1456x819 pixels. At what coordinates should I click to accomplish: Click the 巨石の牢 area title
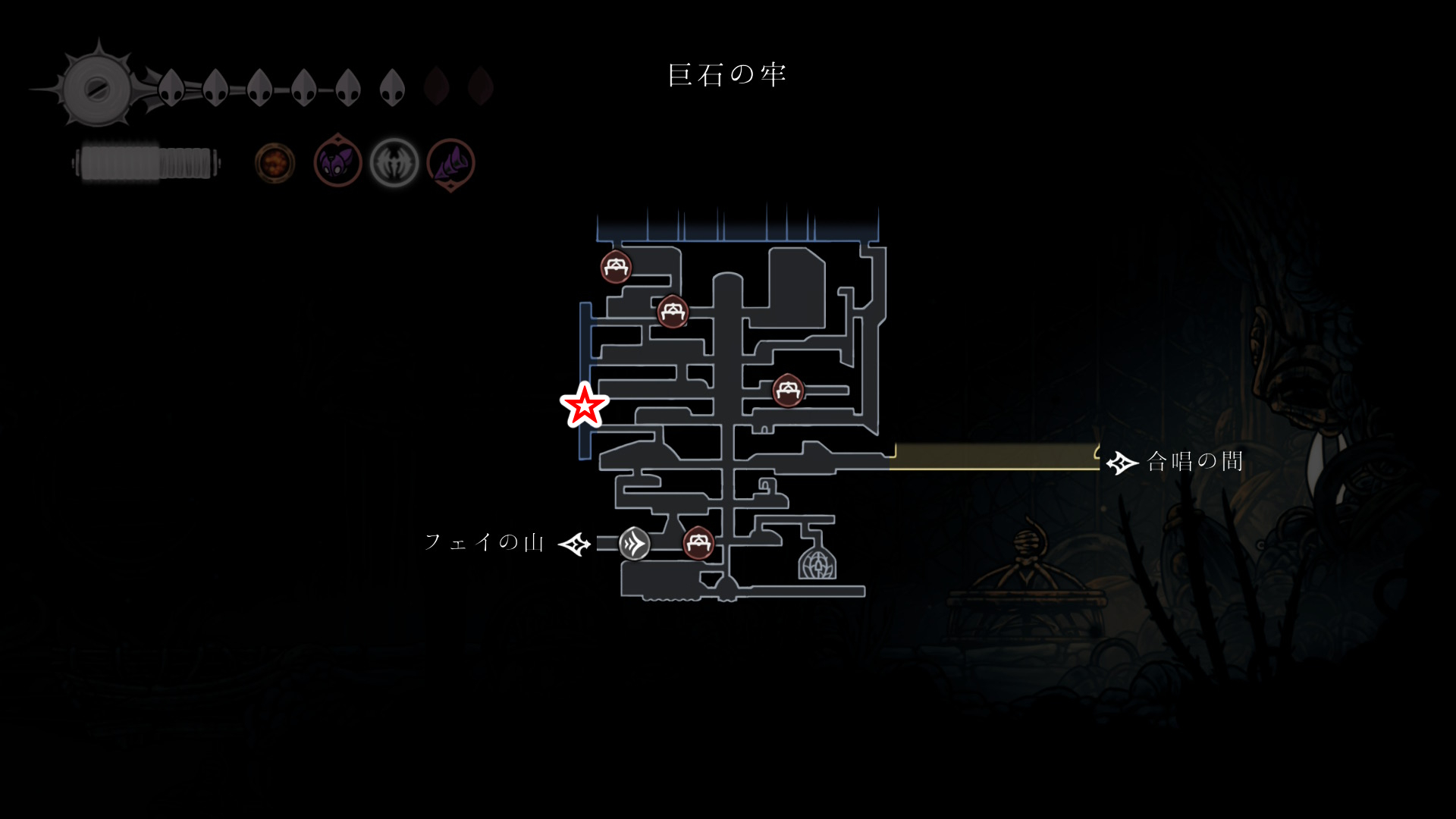(727, 75)
